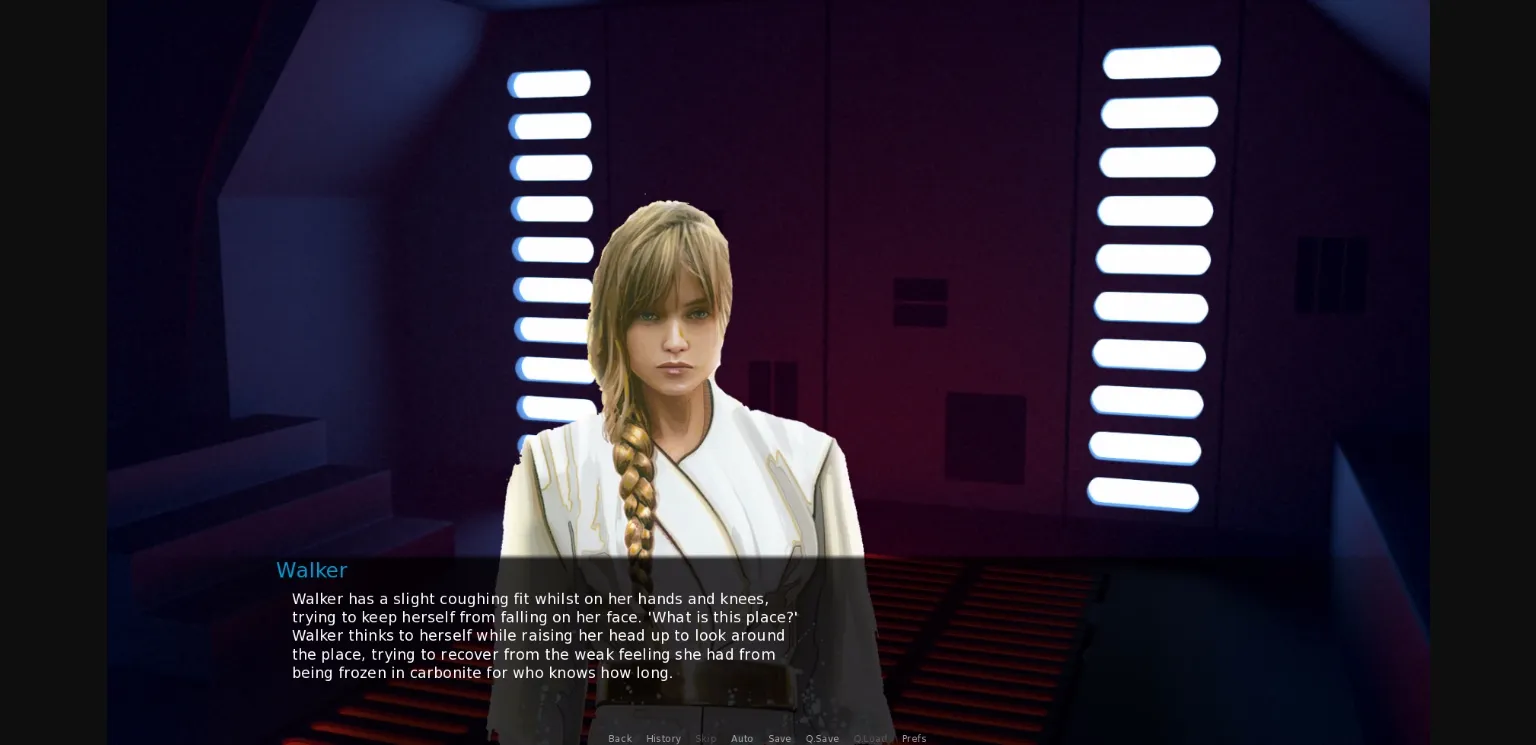Click the dimmed Q.Load quick menu entry
Screen dimensions: 1536x745
click(x=870, y=738)
